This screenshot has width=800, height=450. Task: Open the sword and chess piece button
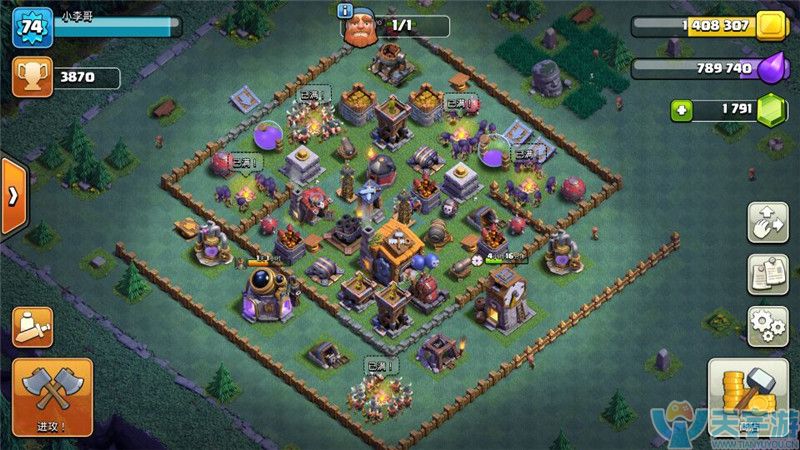[32, 326]
